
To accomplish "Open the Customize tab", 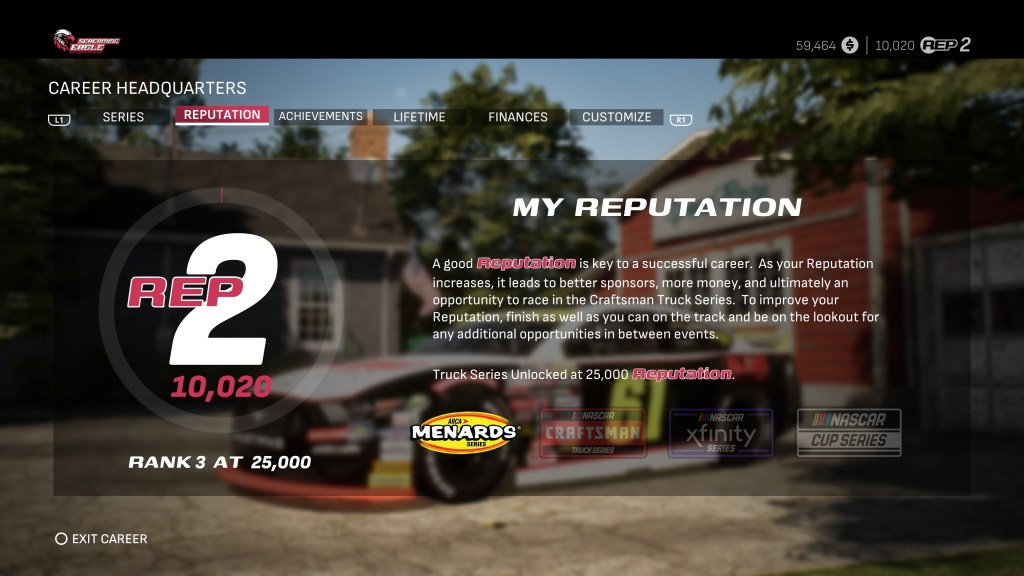I will click(616, 117).
